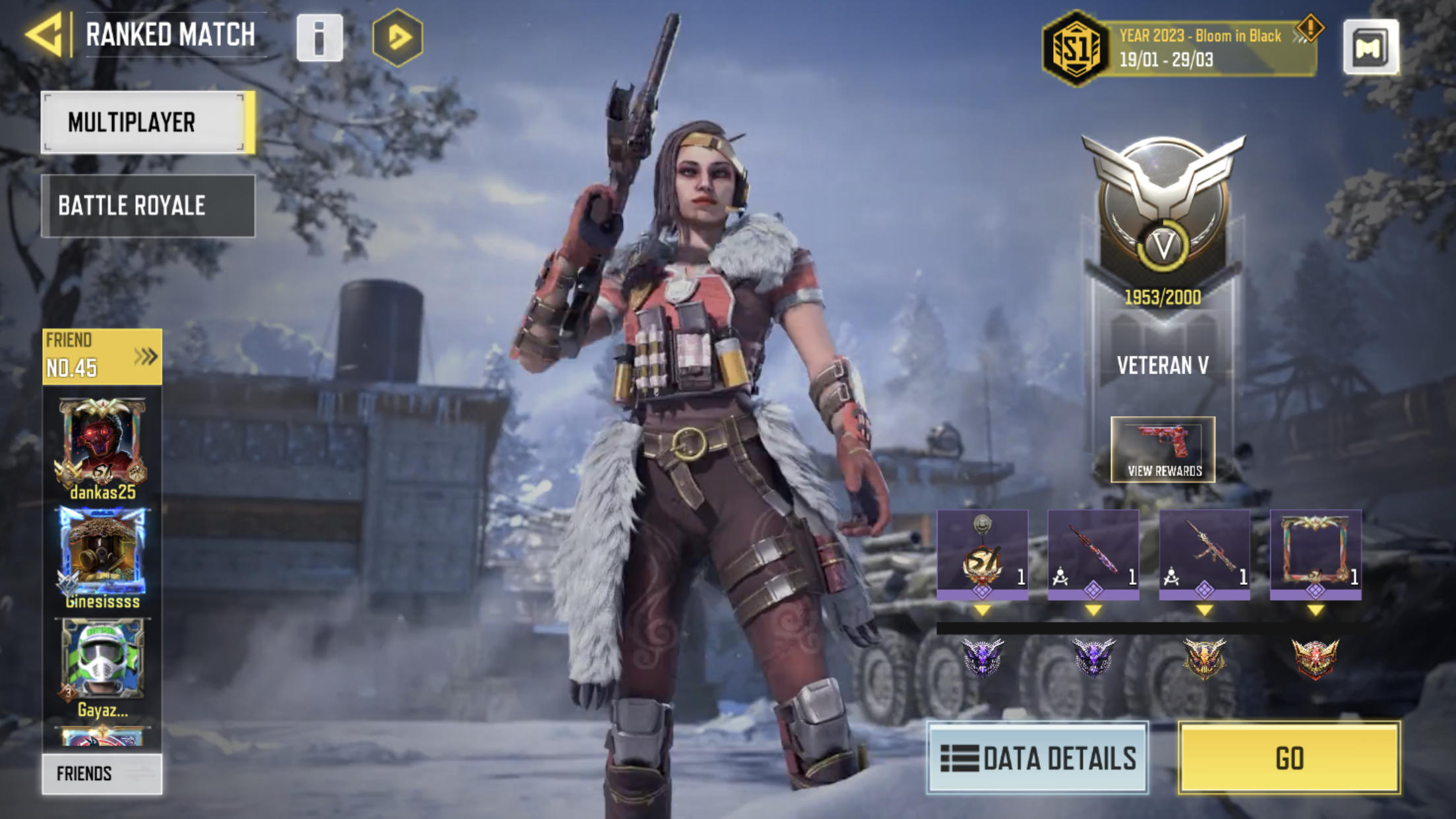The image size is (1456, 819).
Task: Open the M menu icon
Action: [1370, 47]
